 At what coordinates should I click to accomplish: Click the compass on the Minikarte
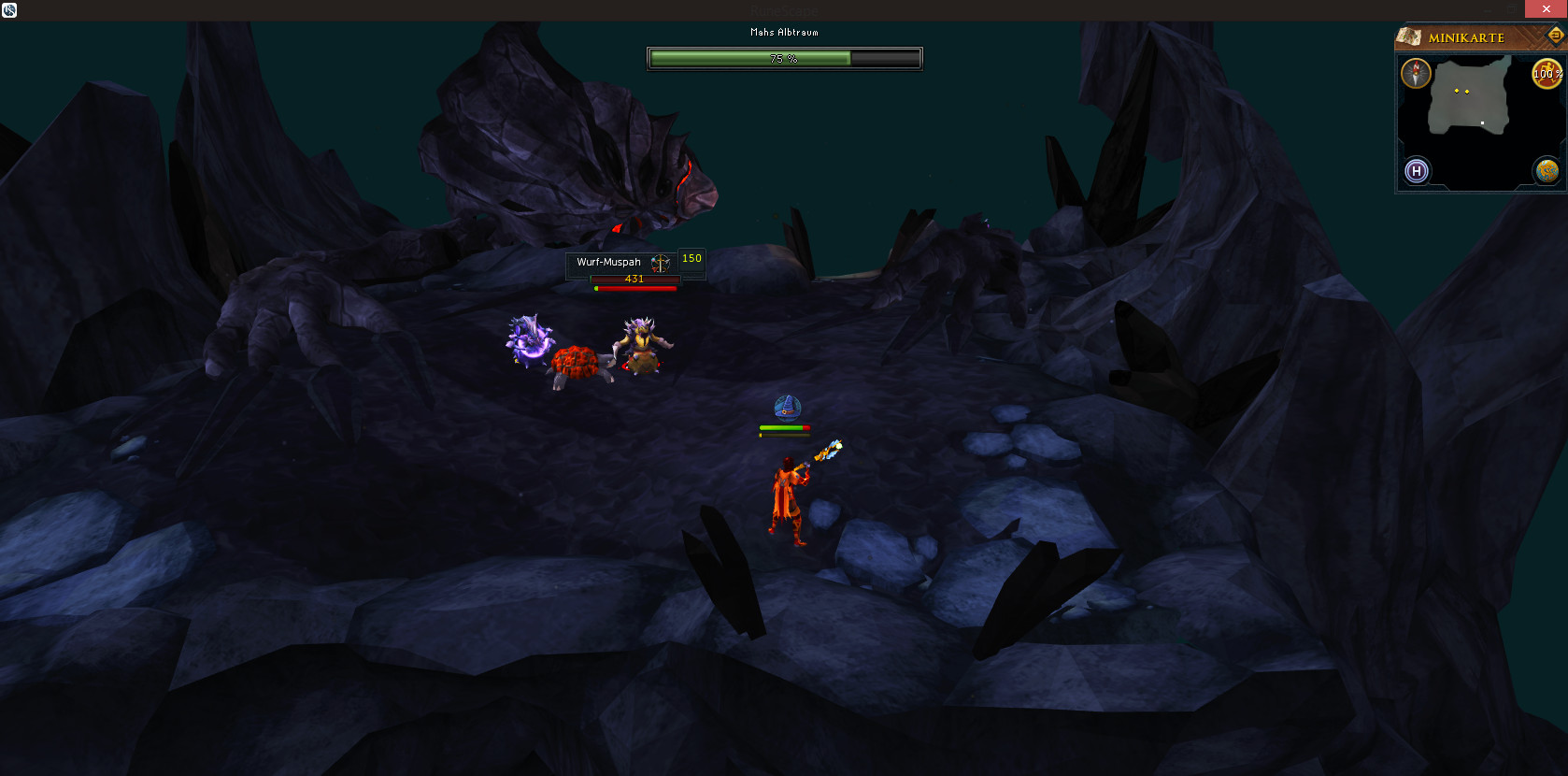click(1416, 73)
